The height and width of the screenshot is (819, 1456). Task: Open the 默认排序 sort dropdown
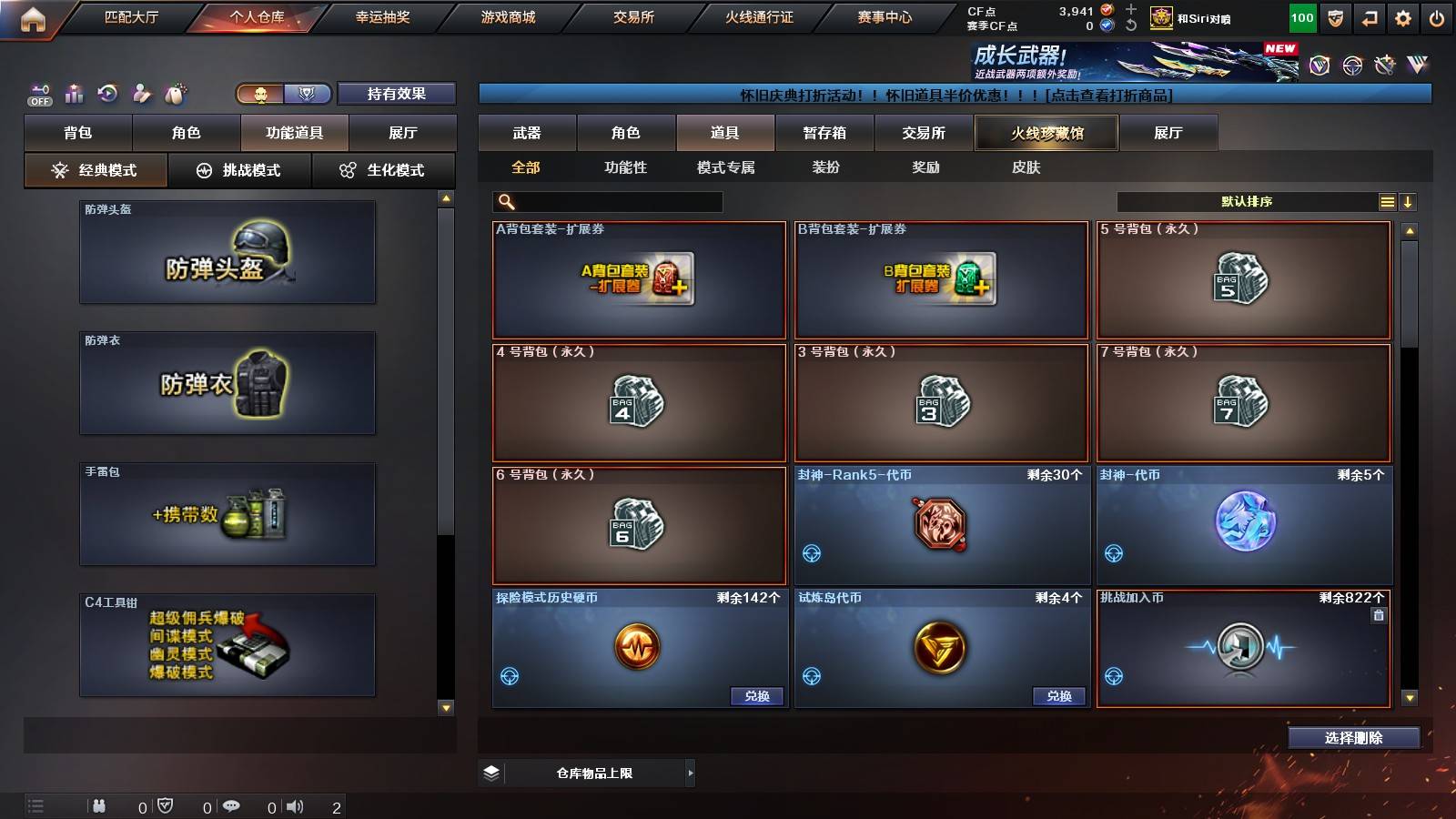click(1247, 201)
